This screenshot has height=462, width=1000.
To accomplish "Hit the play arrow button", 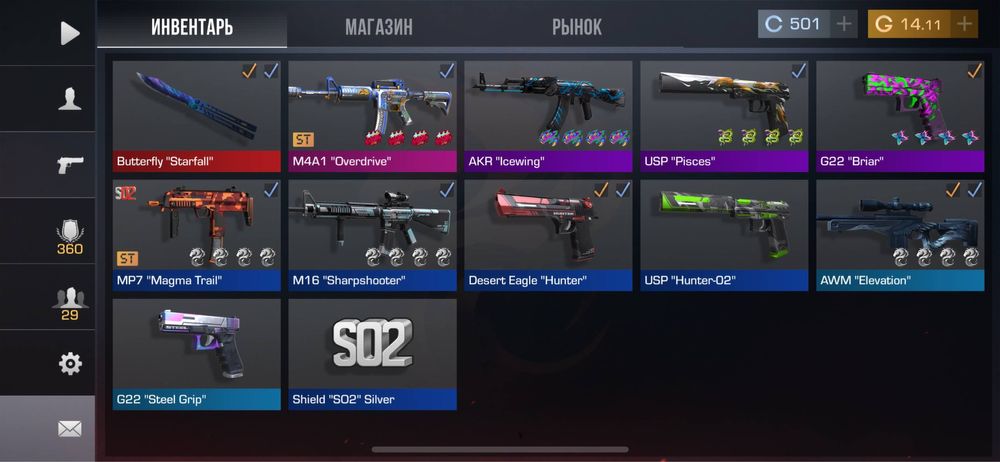I will pyautogui.click(x=69, y=33).
